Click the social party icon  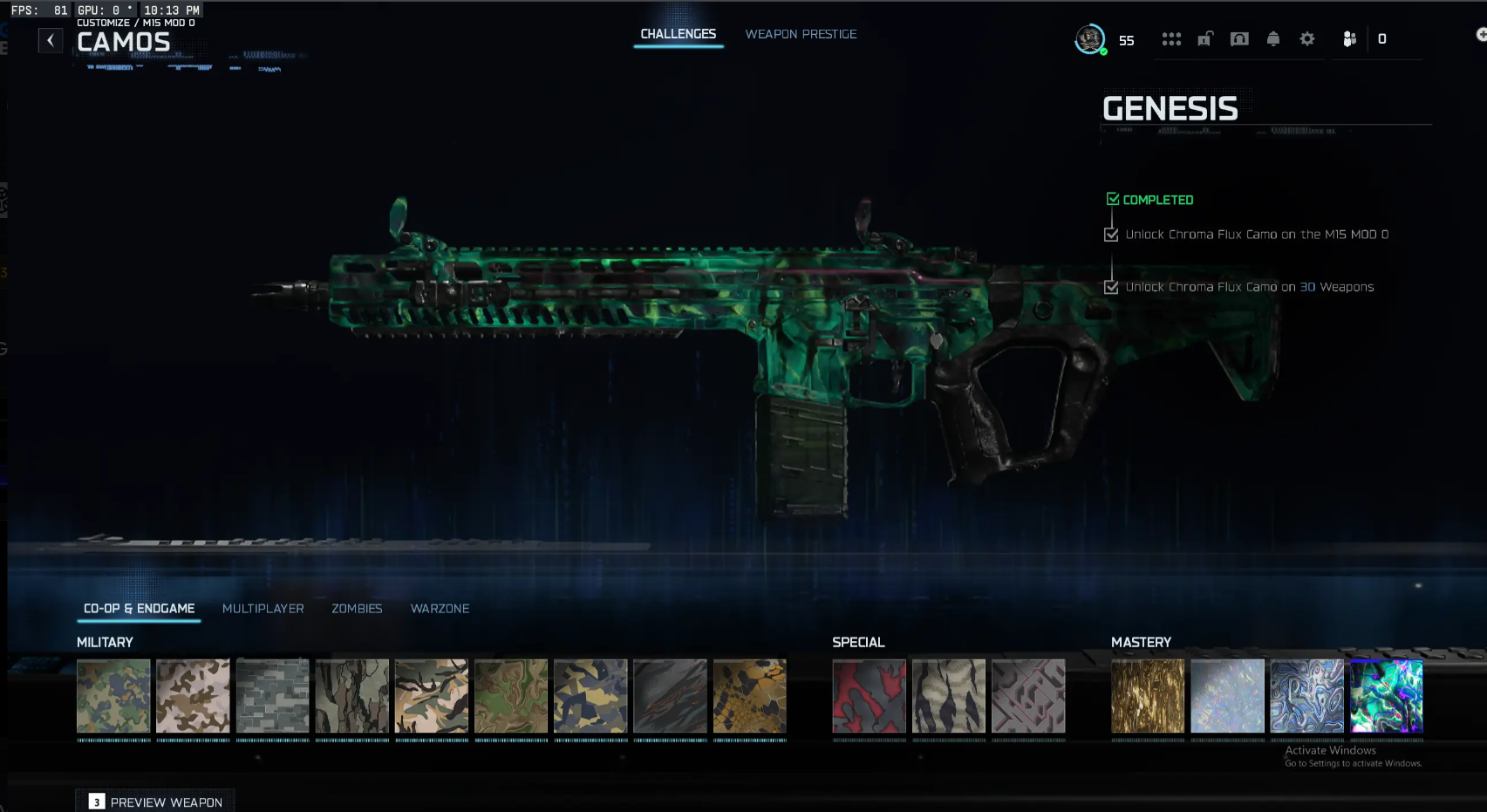1348,38
